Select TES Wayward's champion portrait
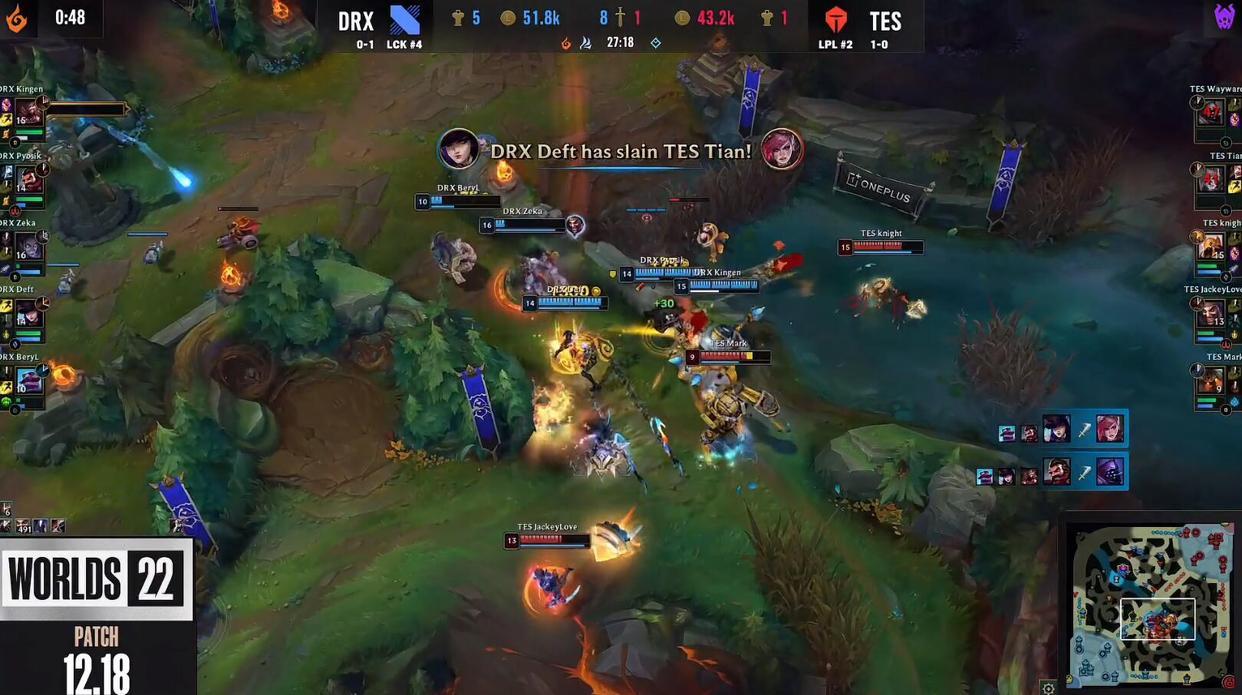The width and height of the screenshot is (1242, 695). pyautogui.click(x=1212, y=112)
